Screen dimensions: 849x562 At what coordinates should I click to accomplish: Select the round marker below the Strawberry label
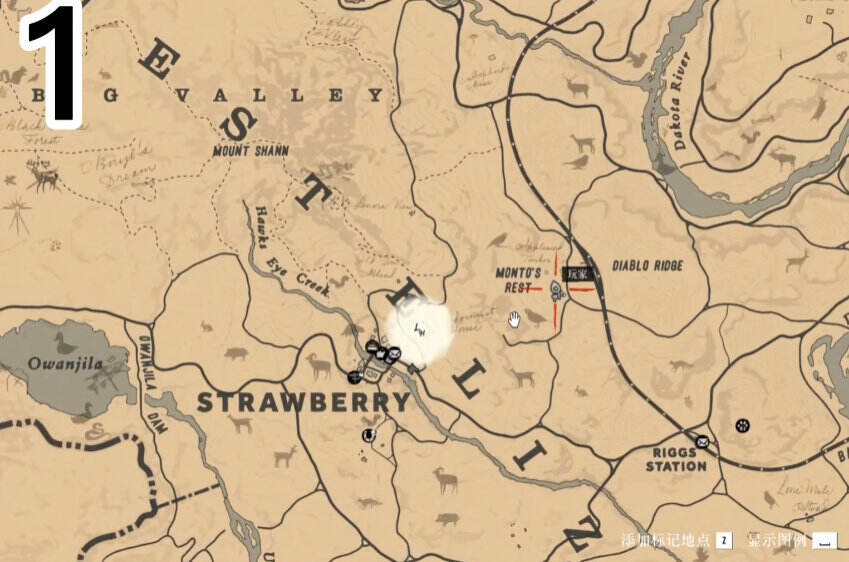tap(368, 435)
